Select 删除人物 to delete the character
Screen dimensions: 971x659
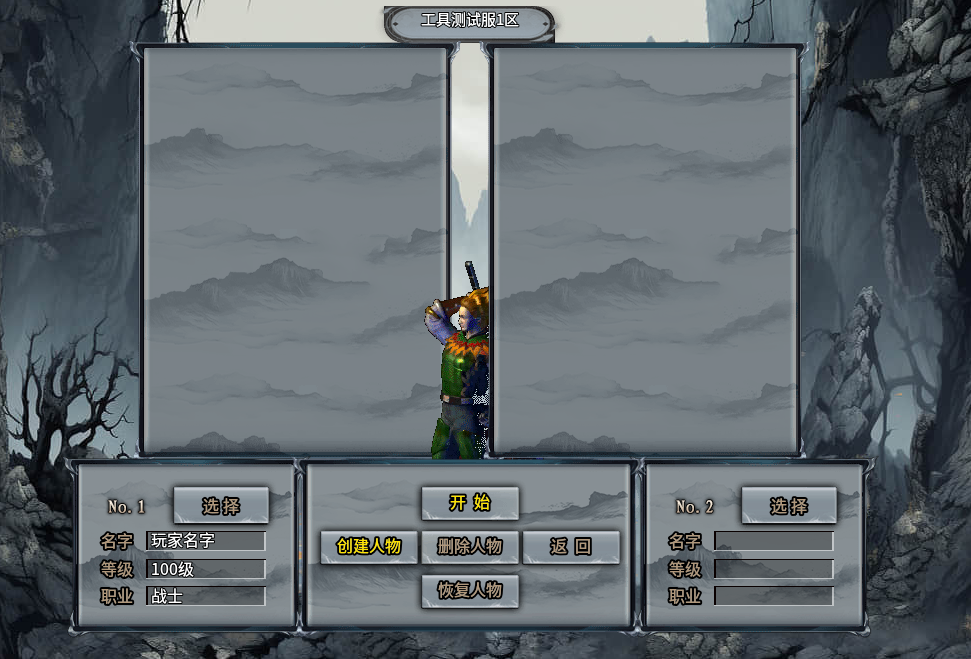coord(470,547)
